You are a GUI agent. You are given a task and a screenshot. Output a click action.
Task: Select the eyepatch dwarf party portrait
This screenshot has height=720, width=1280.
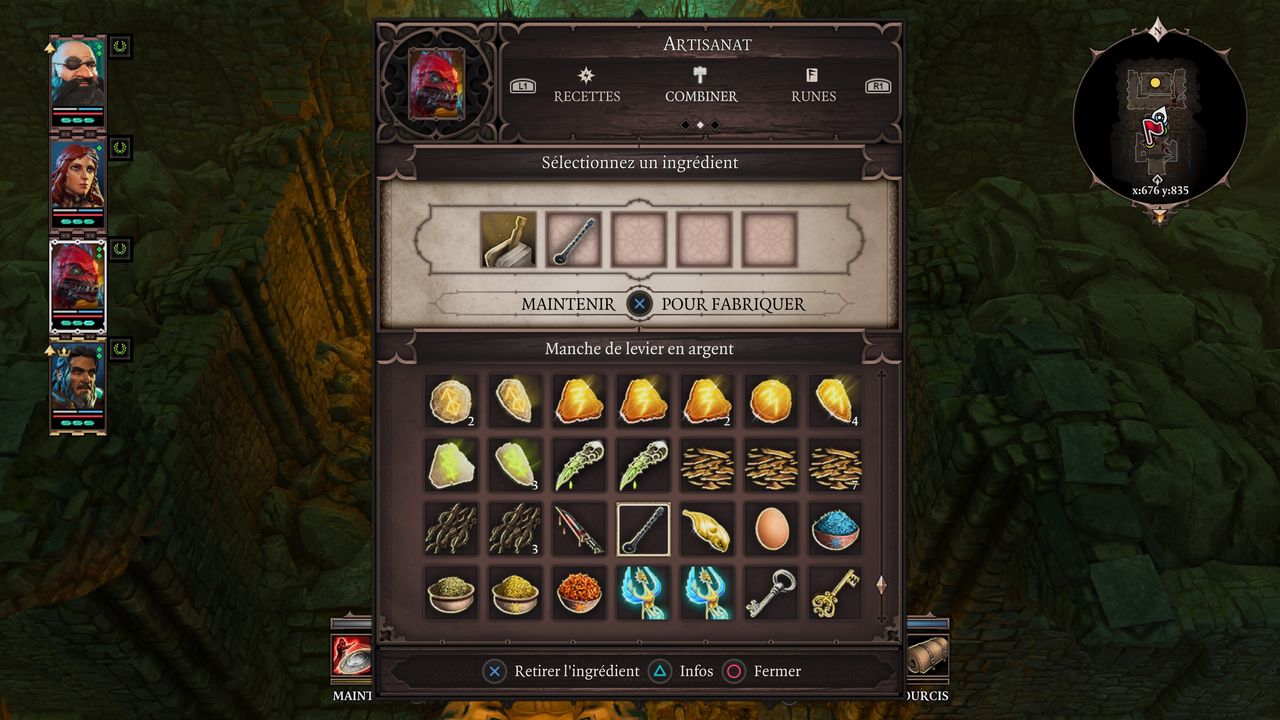coord(78,82)
